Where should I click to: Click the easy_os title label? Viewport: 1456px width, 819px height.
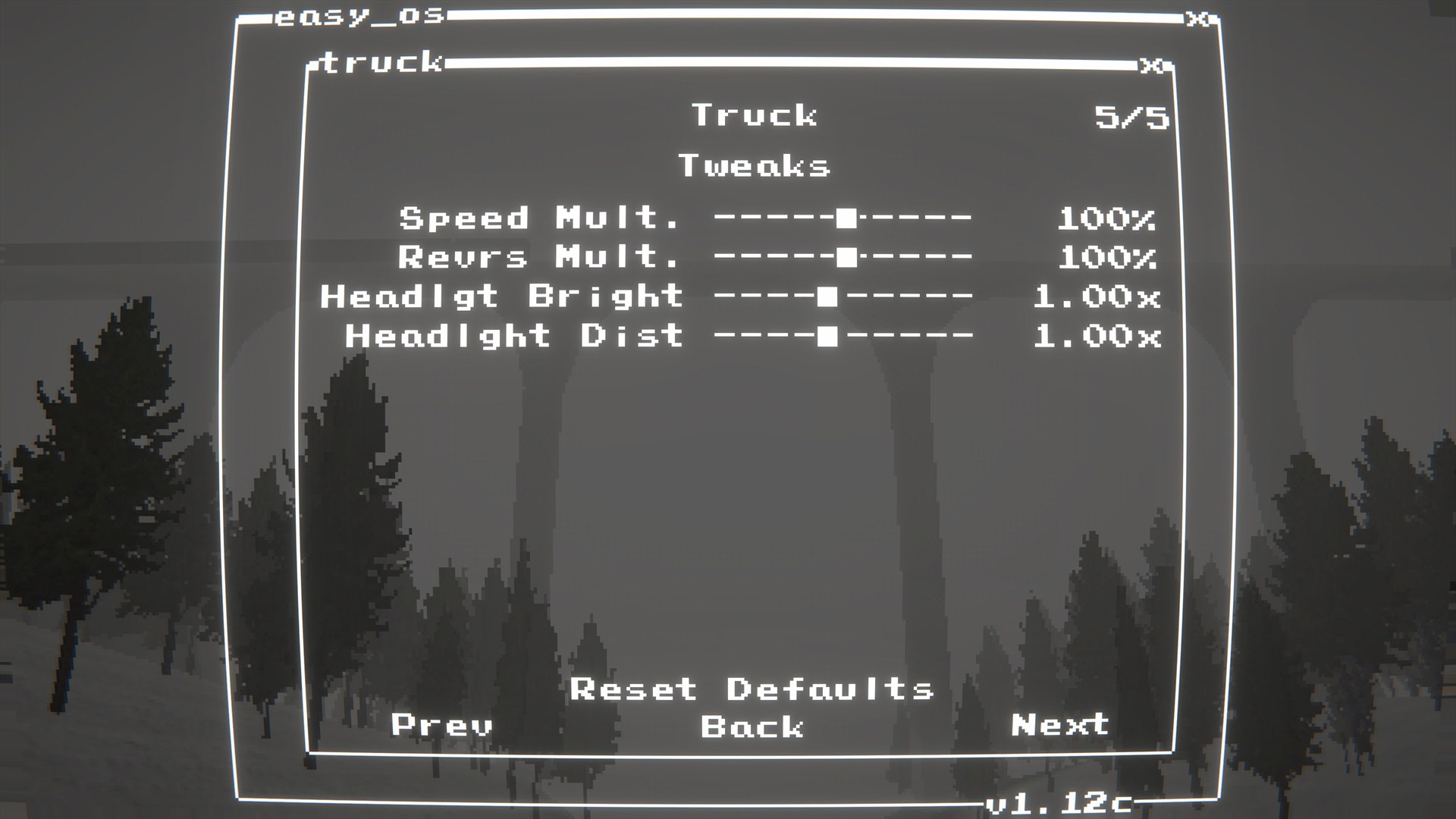(x=358, y=17)
